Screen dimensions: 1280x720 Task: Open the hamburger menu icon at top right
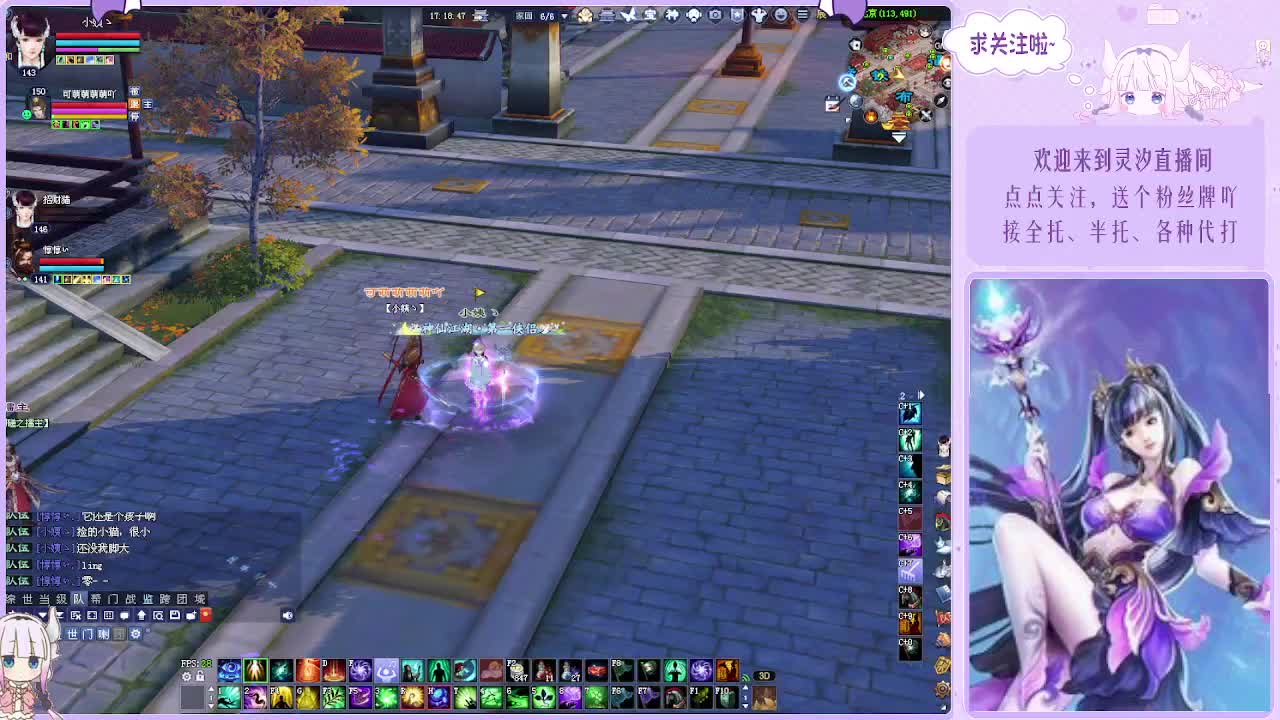pyautogui.click(x=802, y=15)
